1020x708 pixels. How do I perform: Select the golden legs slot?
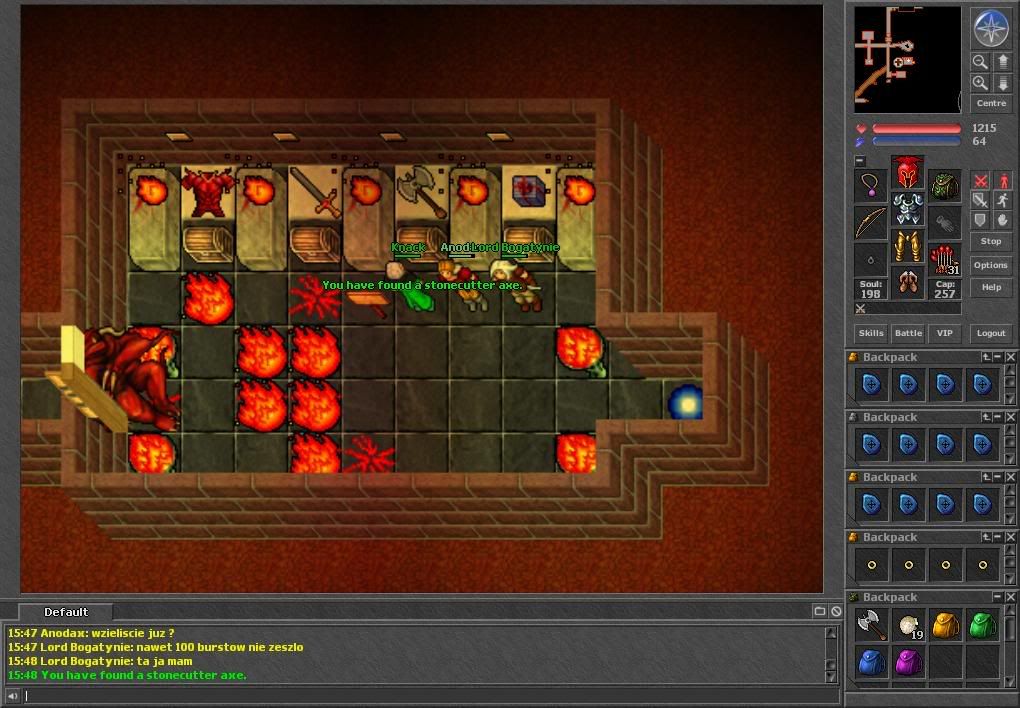[907, 246]
